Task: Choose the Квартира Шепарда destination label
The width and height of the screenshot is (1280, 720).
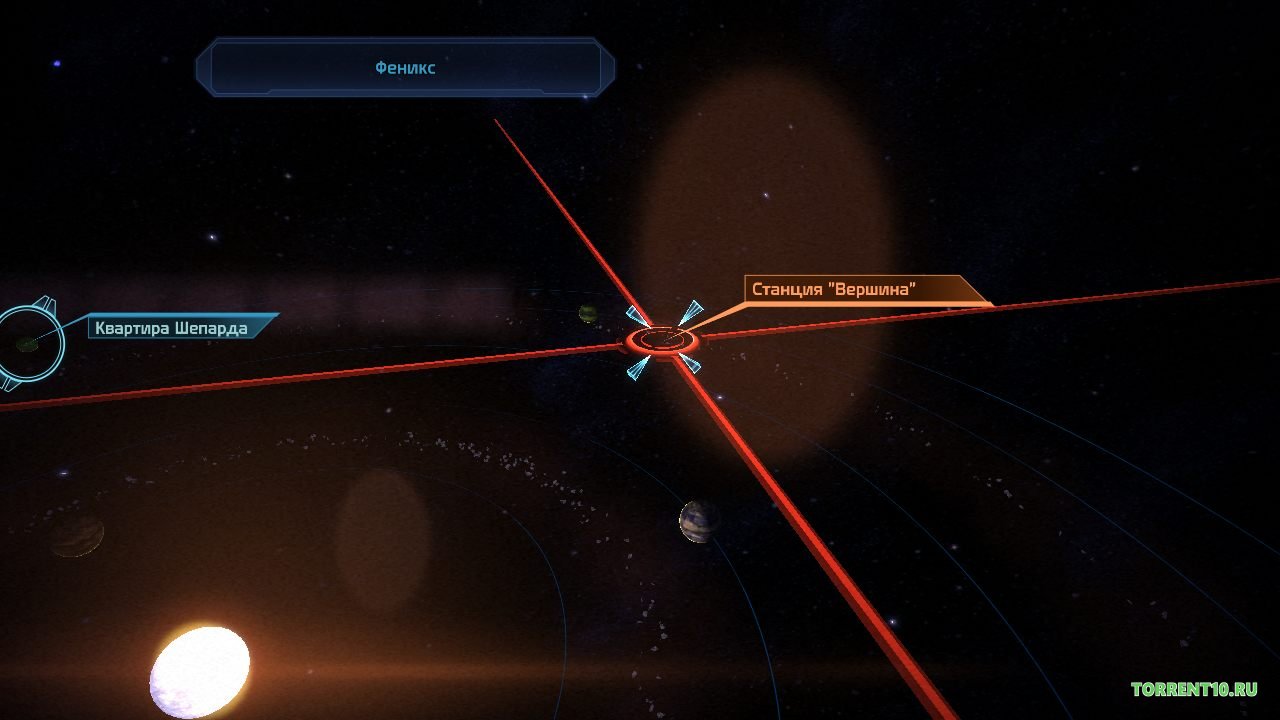Action: [x=170, y=327]
